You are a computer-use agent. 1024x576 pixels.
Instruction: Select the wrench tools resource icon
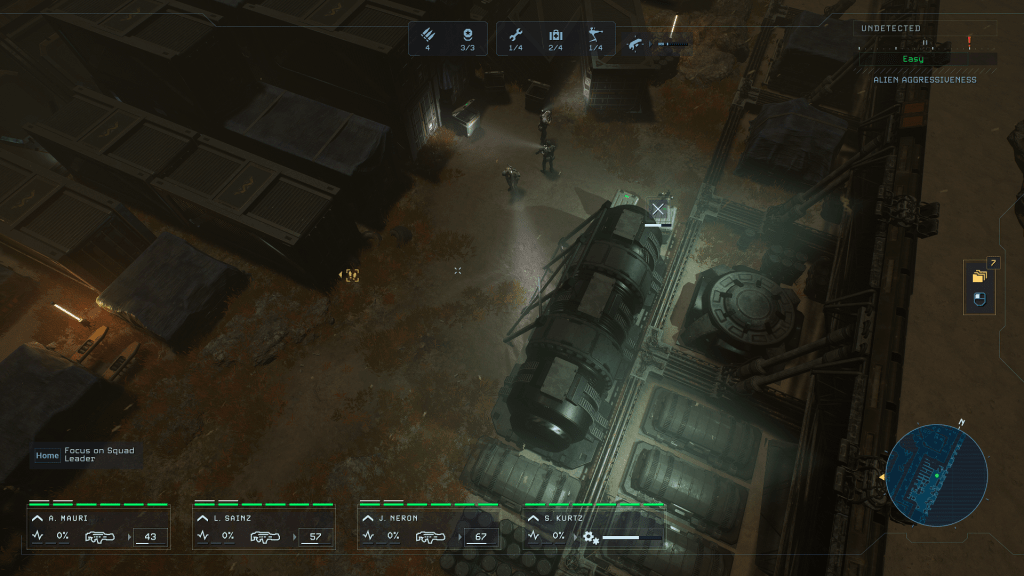pos(515,35)
